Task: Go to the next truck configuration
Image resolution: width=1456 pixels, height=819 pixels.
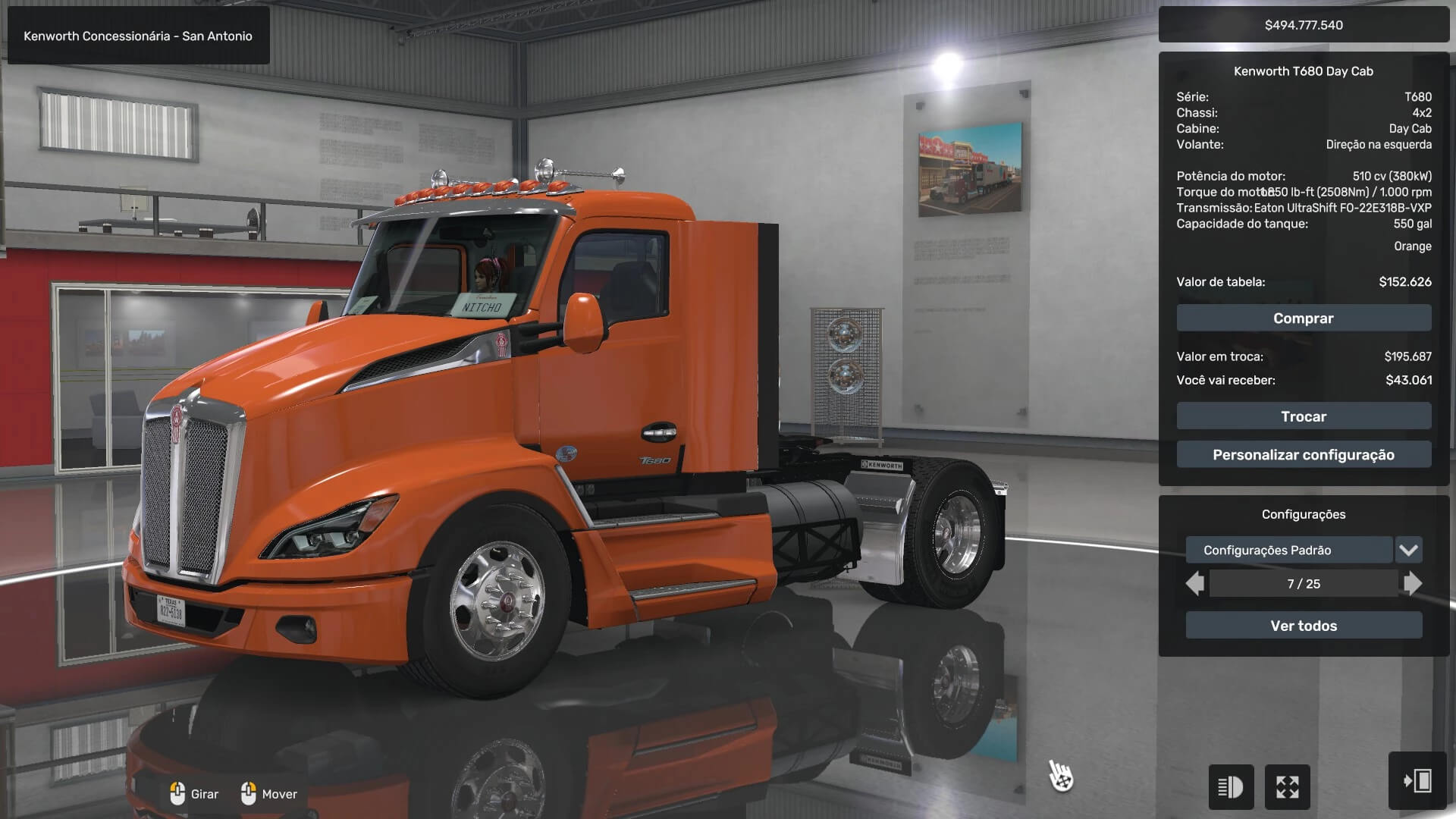Action: point(1413,584)
